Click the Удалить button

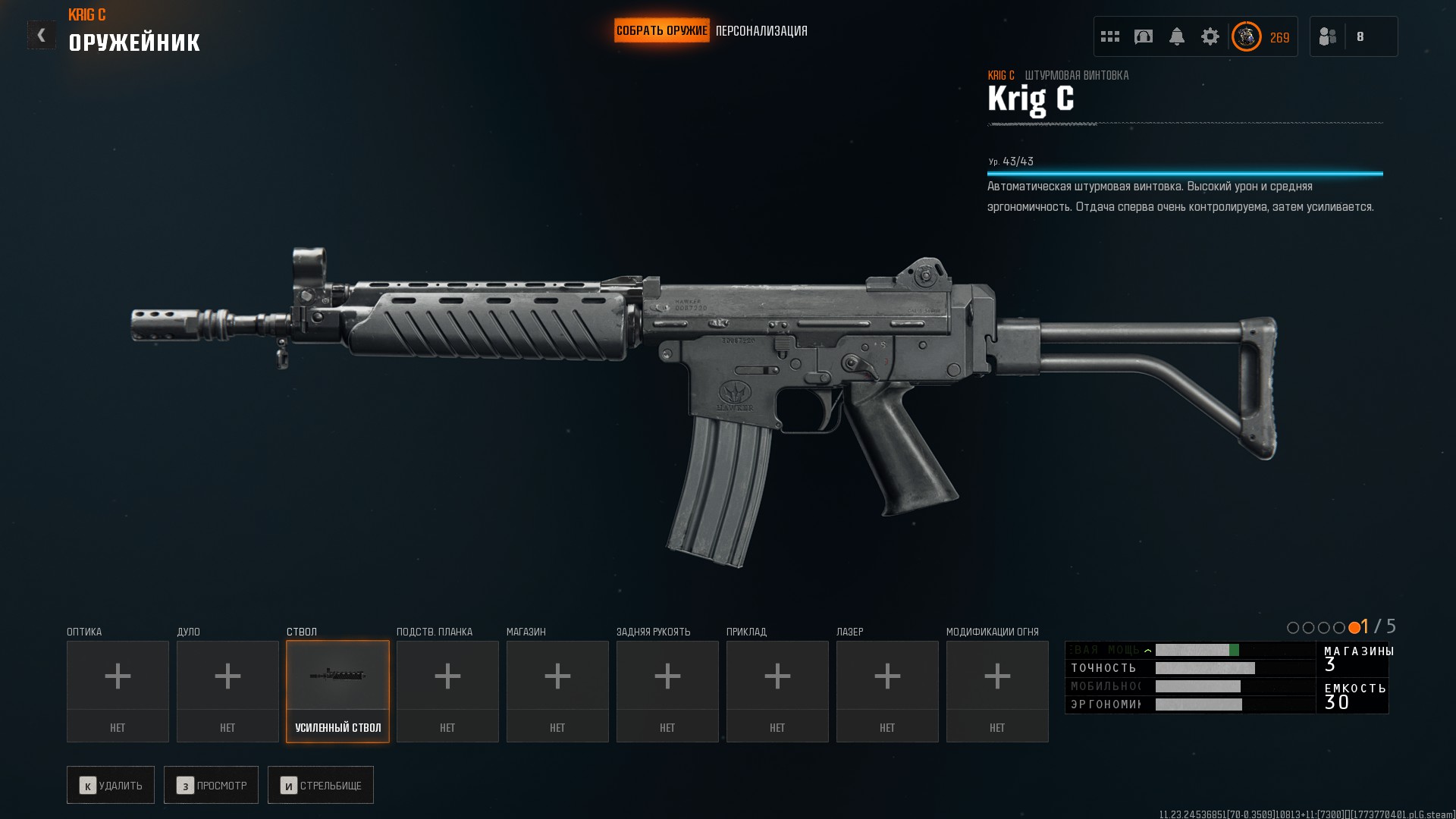click(x=111, y=785)
